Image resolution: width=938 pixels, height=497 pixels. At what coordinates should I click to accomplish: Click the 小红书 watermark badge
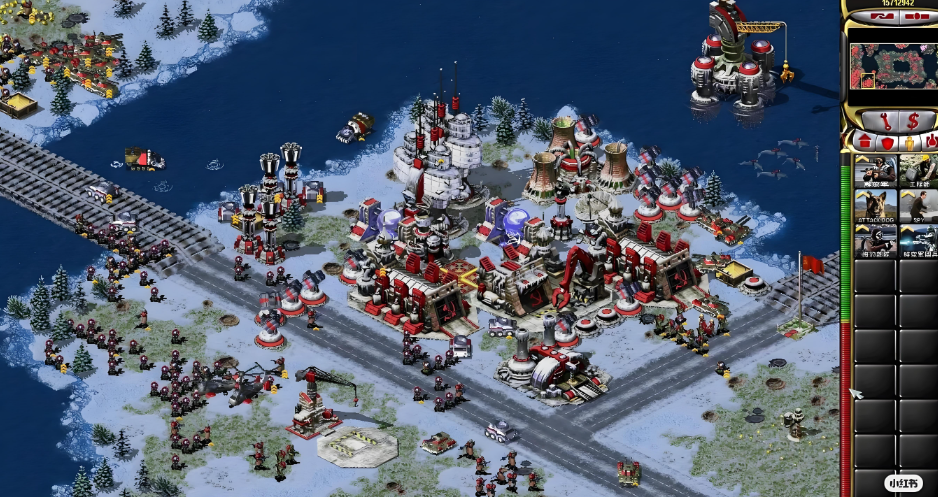(903, 483)
